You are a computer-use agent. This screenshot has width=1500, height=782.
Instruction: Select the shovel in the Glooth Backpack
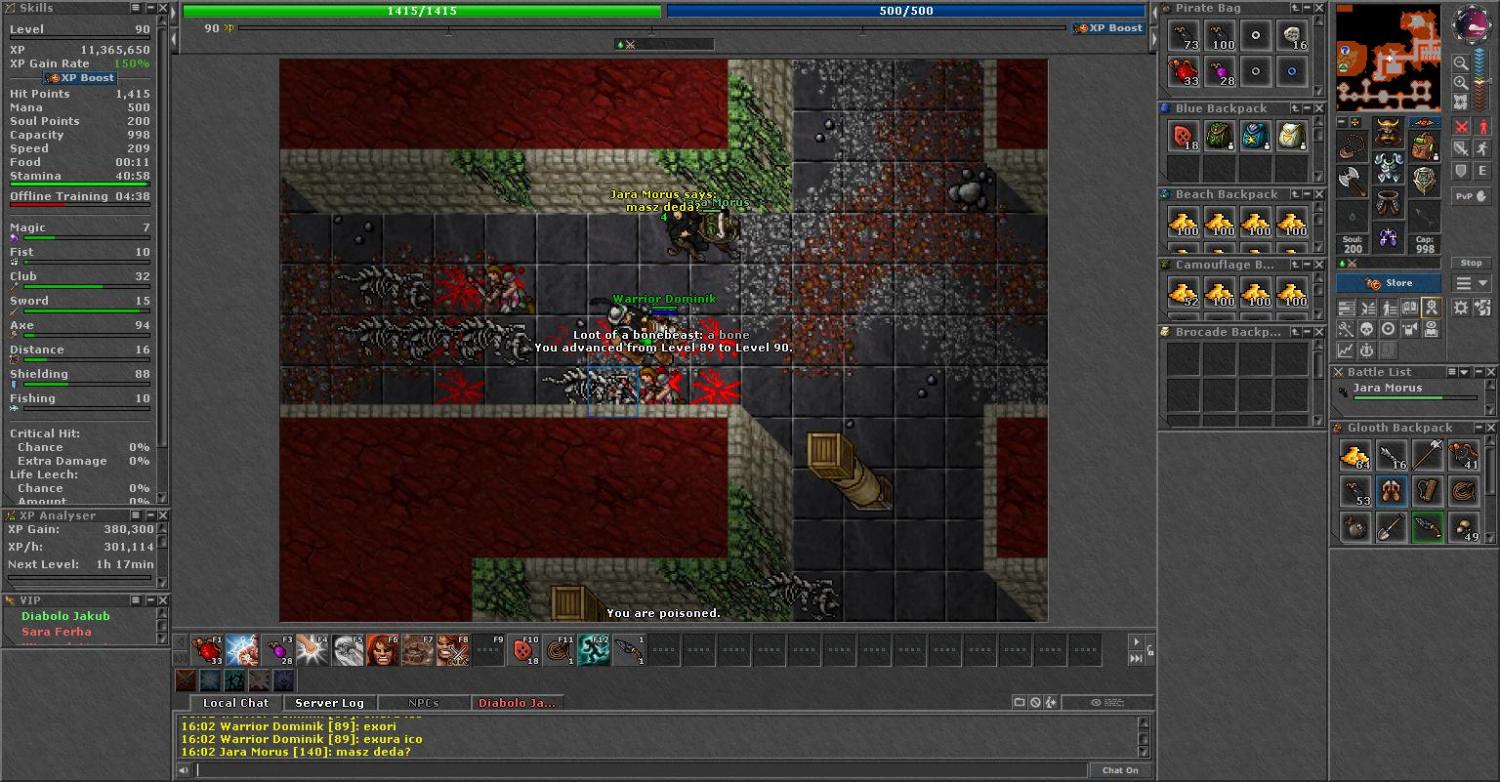1391,527
